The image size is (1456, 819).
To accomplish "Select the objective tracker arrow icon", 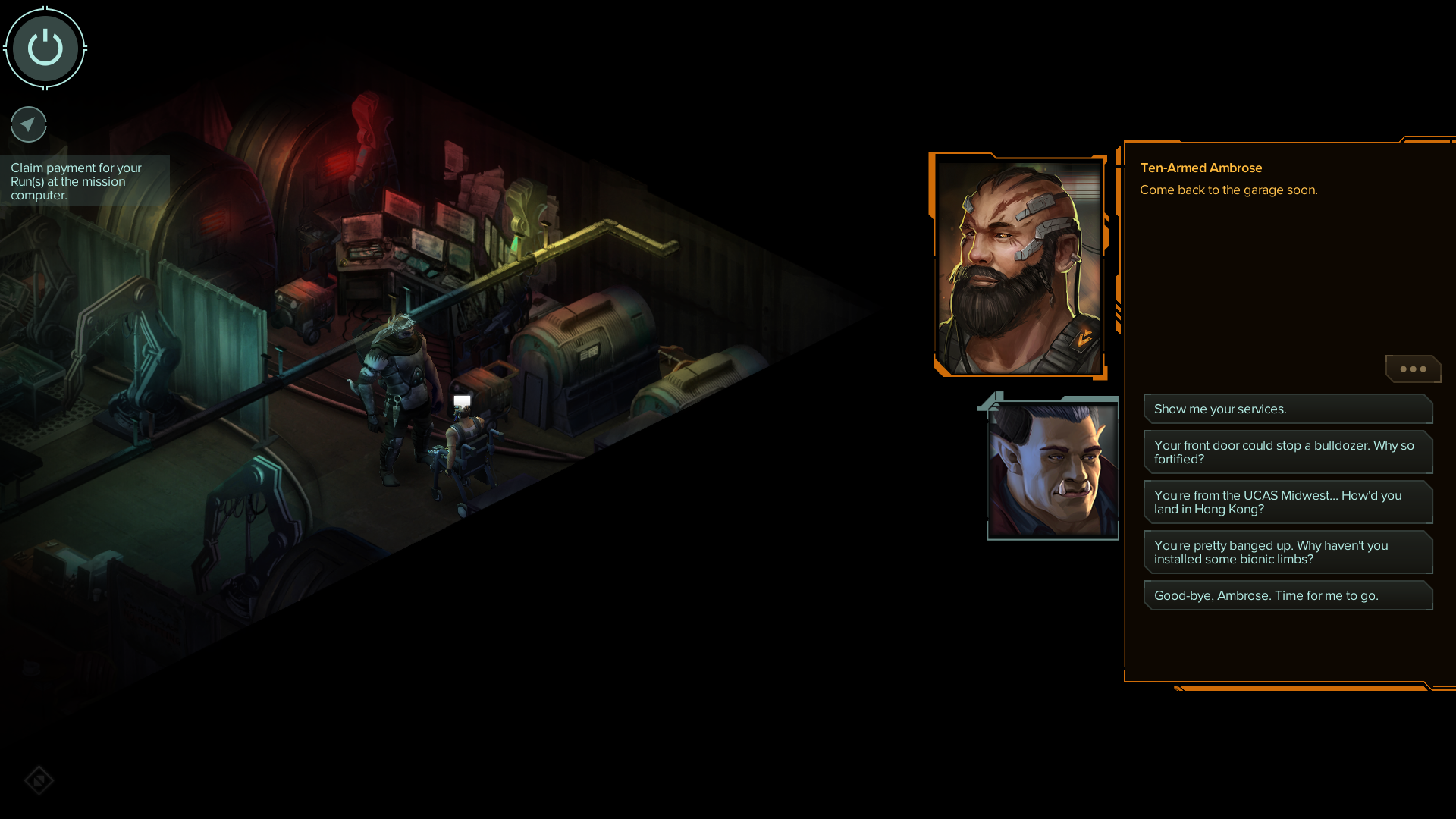I will click(x=28, y=124).
